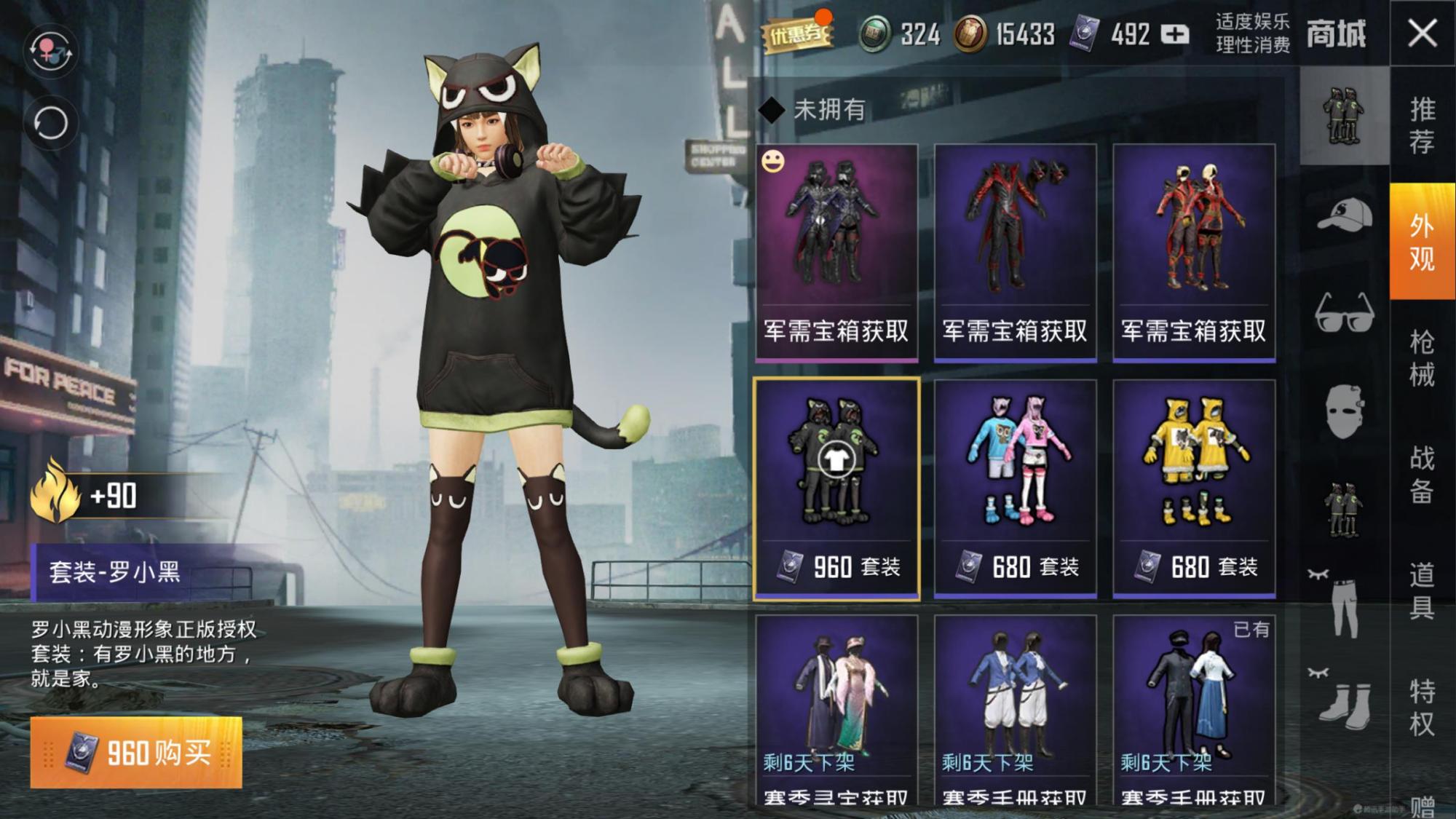Viewport: 1456px width, 819px height.
Task: Switch to the 战备 gear tab
Action: tap(1422, 475)
